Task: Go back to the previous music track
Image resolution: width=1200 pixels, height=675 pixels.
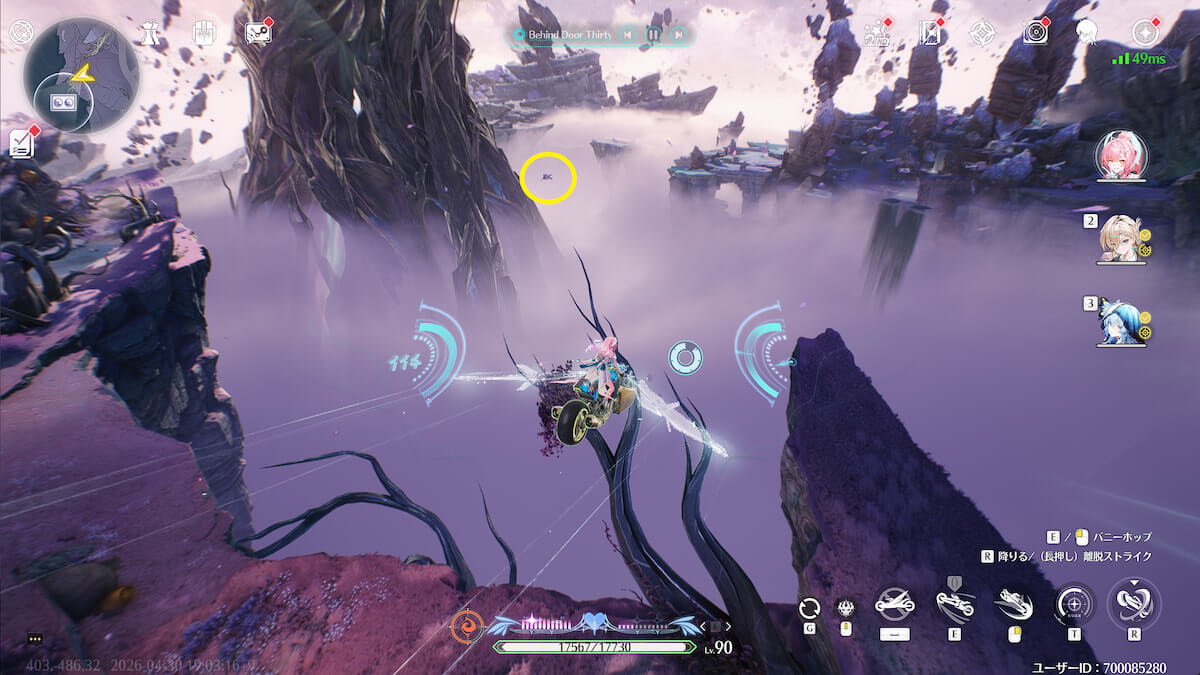Action: pos(627,35)
